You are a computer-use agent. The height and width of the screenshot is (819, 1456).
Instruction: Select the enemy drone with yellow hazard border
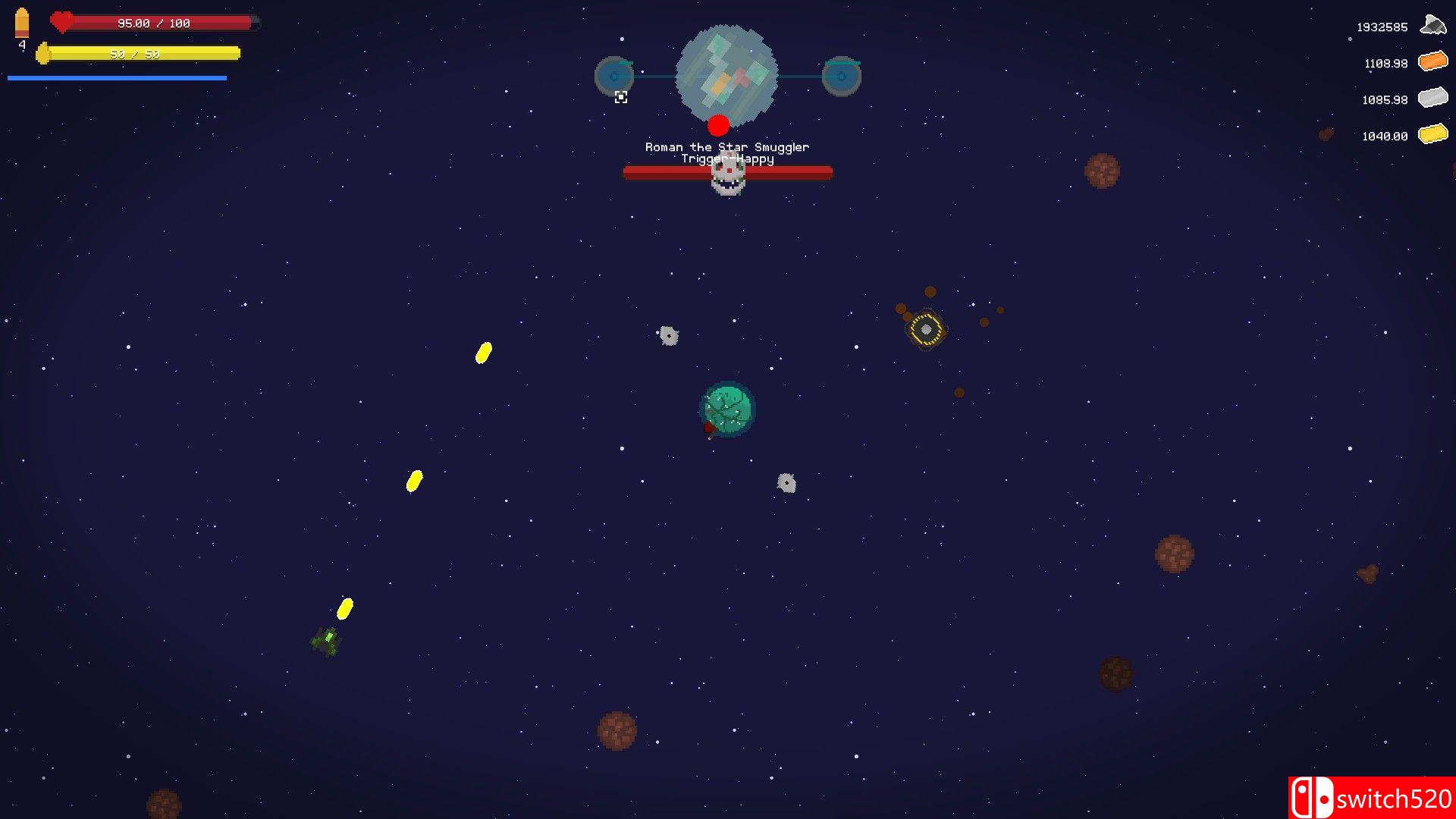click(927, 329)
